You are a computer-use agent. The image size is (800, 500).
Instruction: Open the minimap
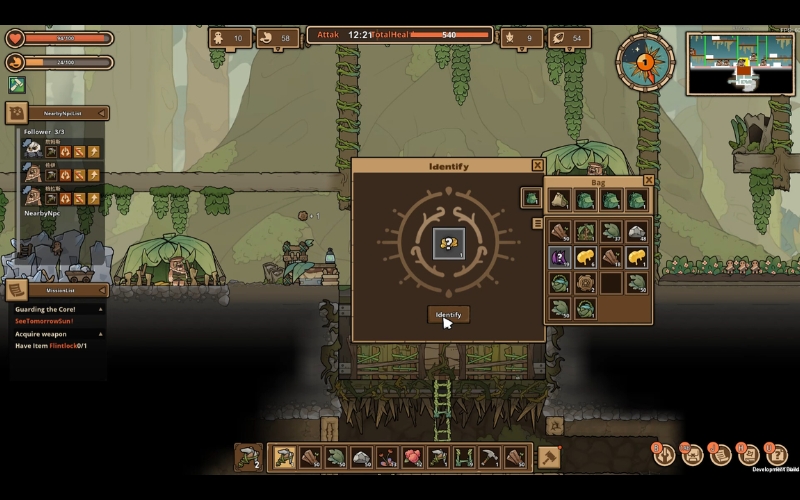click(739, 63)
